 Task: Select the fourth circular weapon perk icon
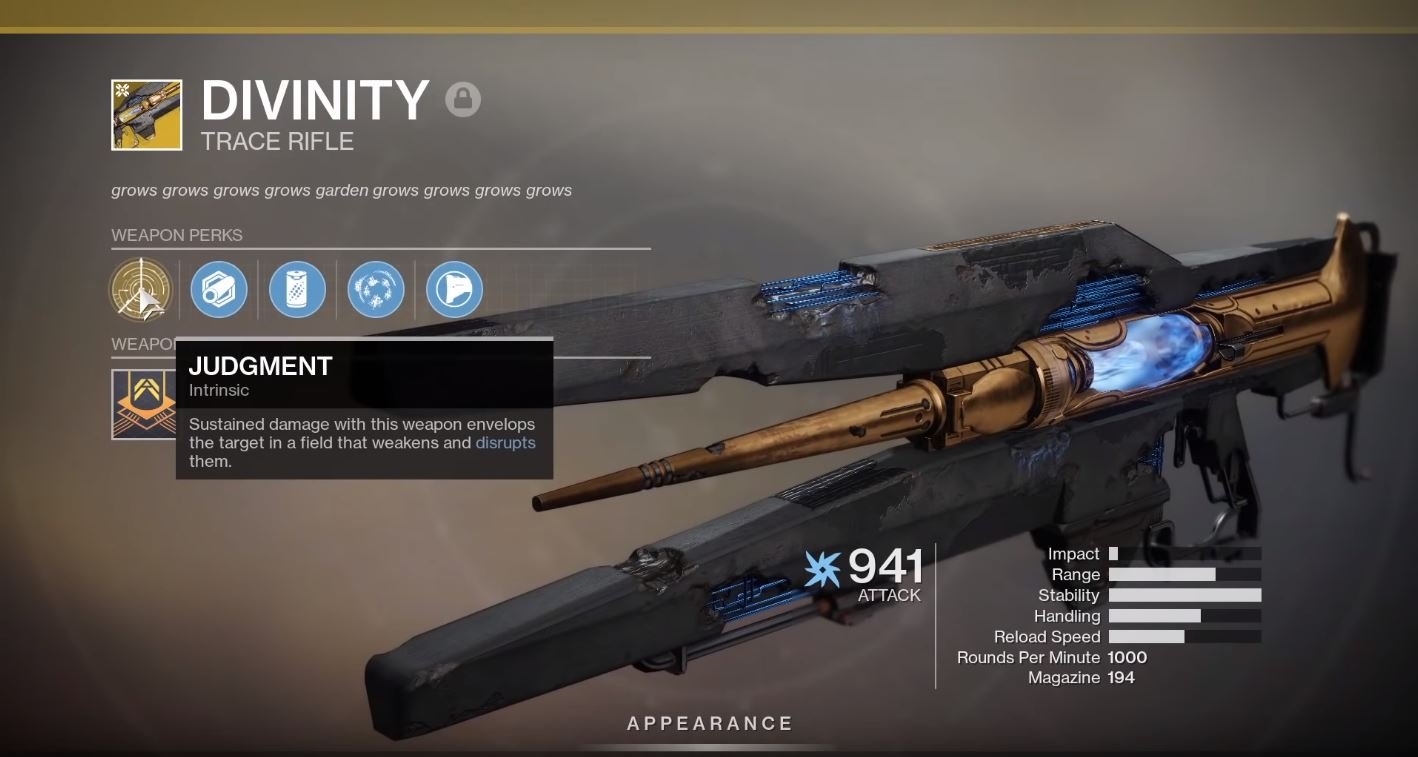click(376, 289)
